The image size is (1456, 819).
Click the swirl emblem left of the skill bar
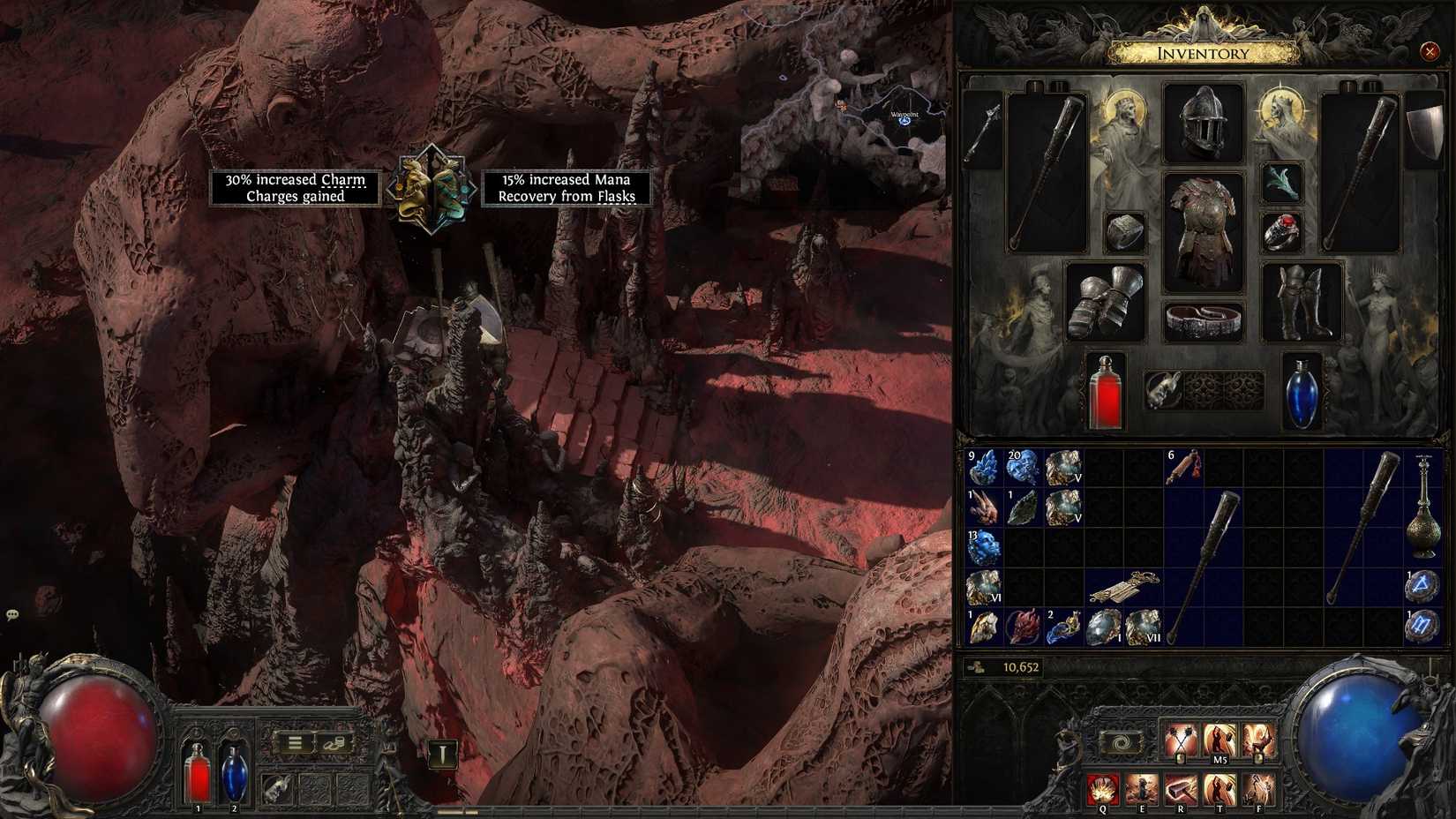pos(1121,741)
